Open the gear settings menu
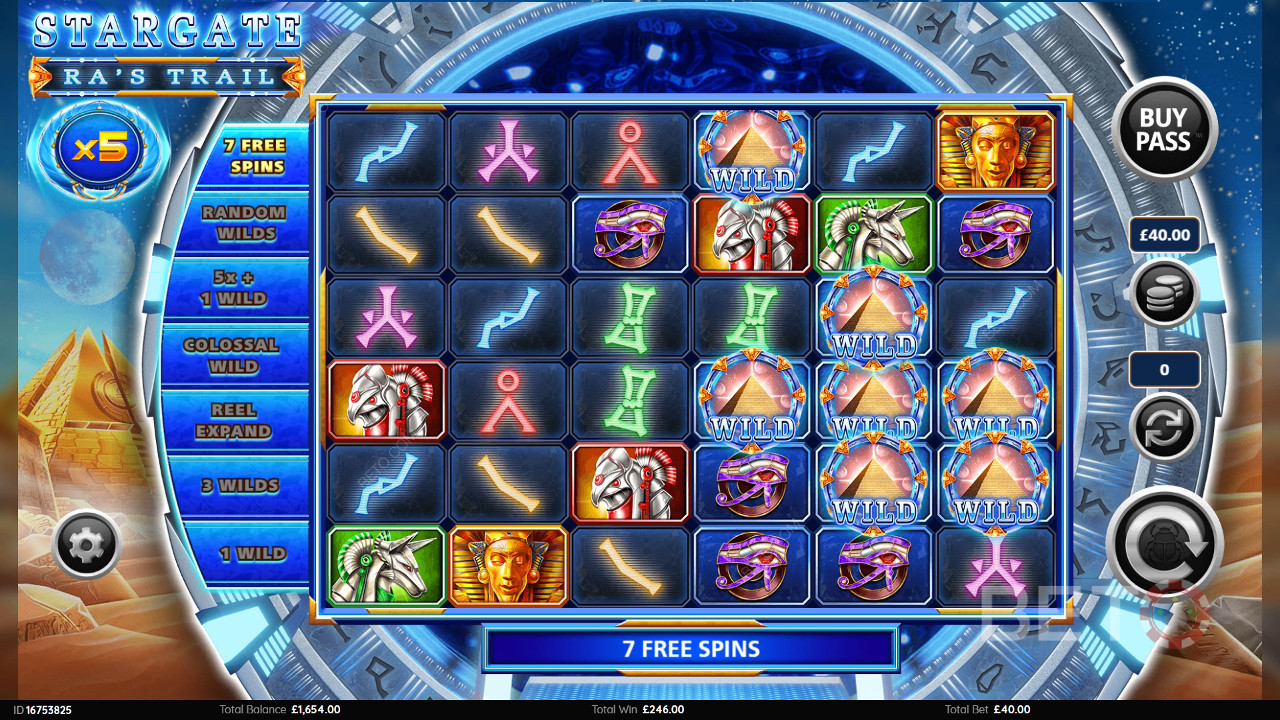The image size is (1280, 720). [87, 544]
